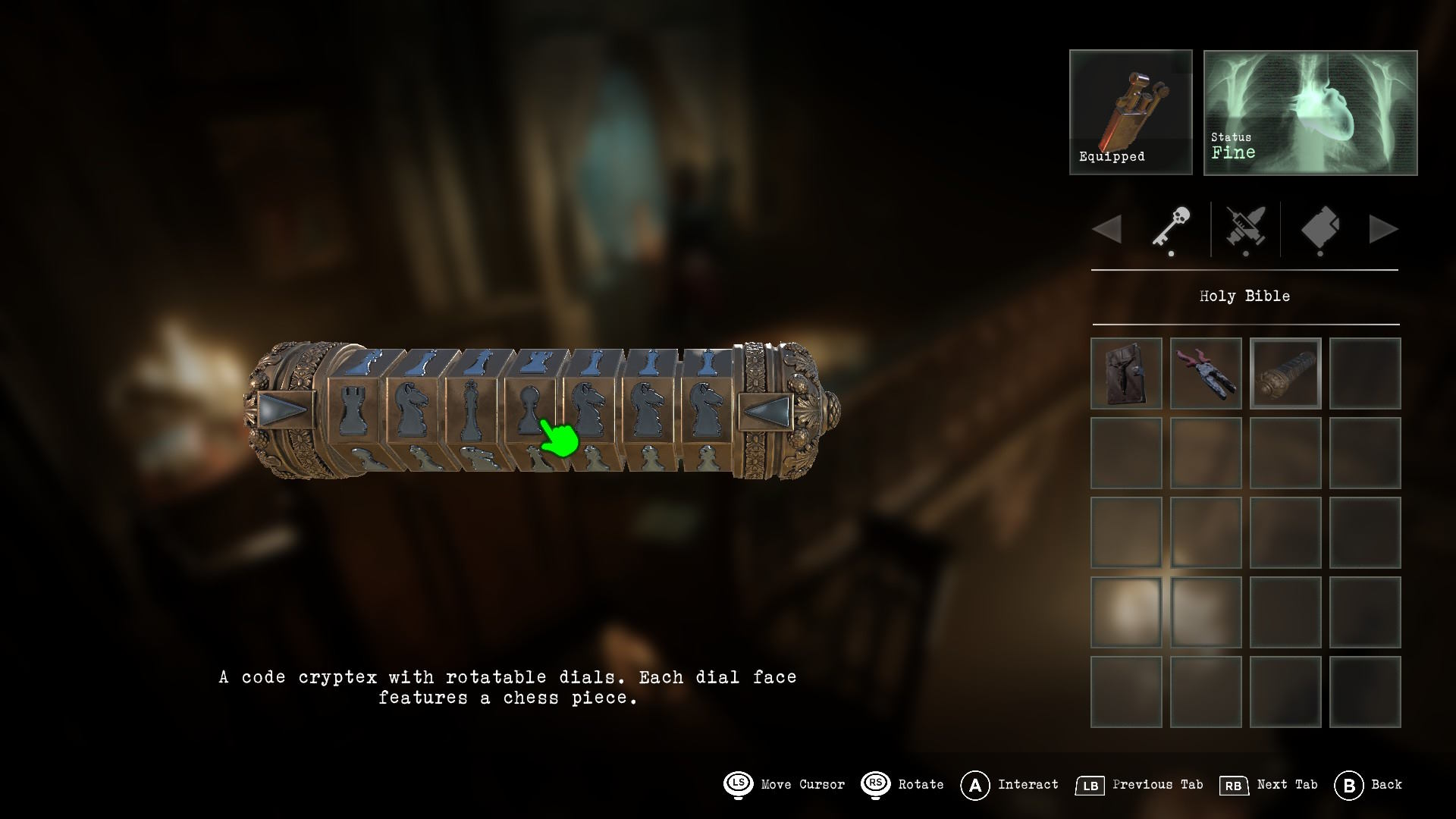Select the Holy Bible inventory slot
1456x819 pixels.
click(1126, 373)
